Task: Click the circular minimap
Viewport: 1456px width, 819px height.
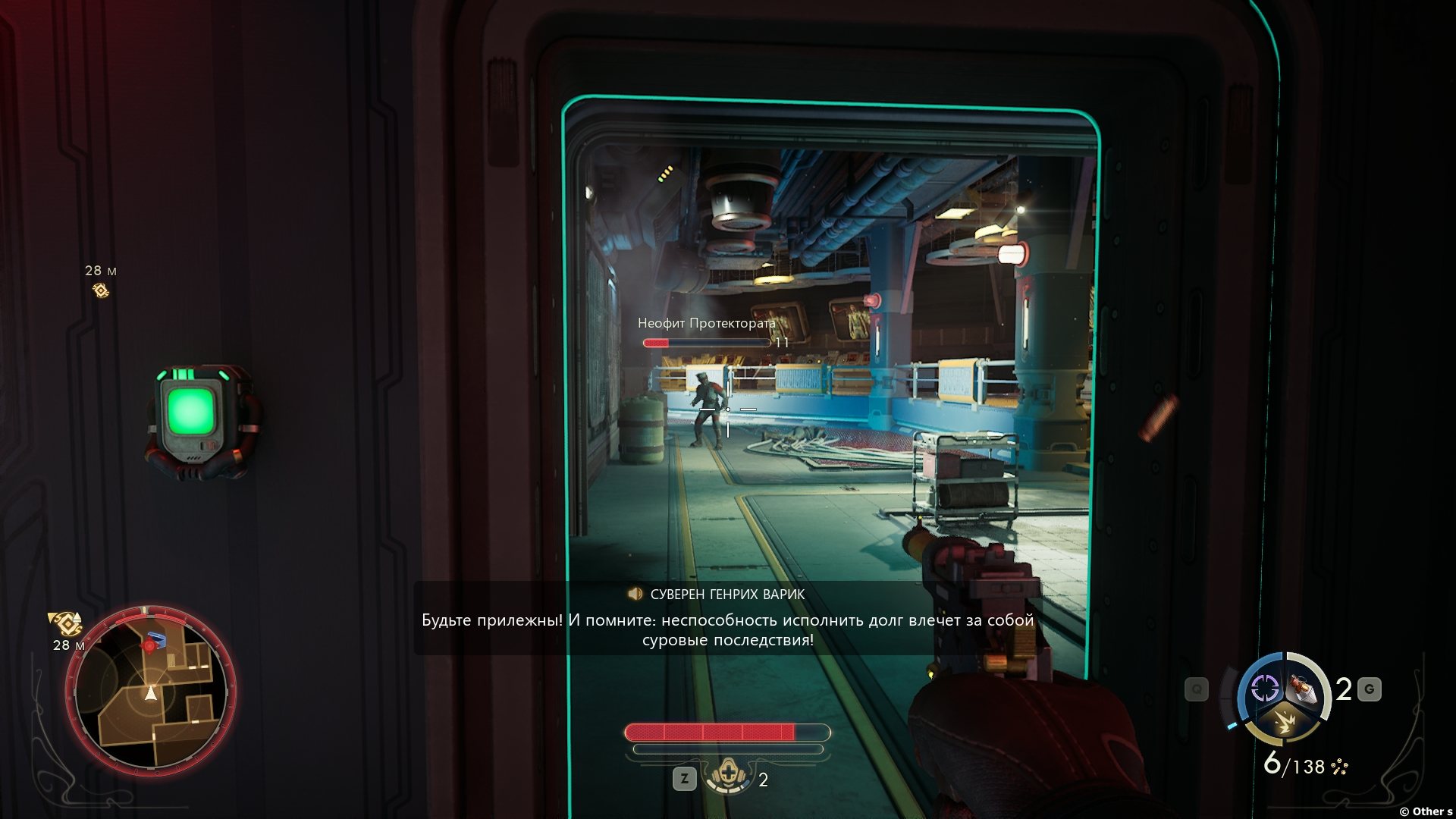Action: click(x=151, y=689)
